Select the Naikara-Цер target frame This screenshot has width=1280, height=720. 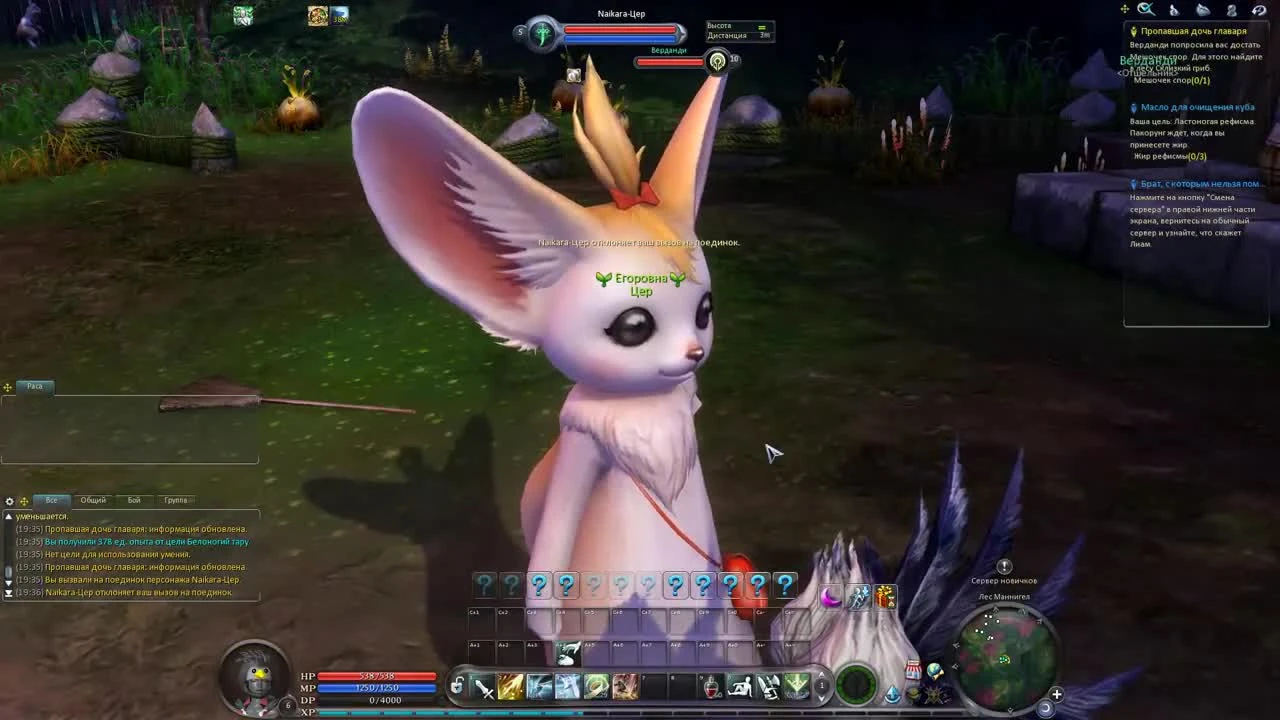pos(620,30)
